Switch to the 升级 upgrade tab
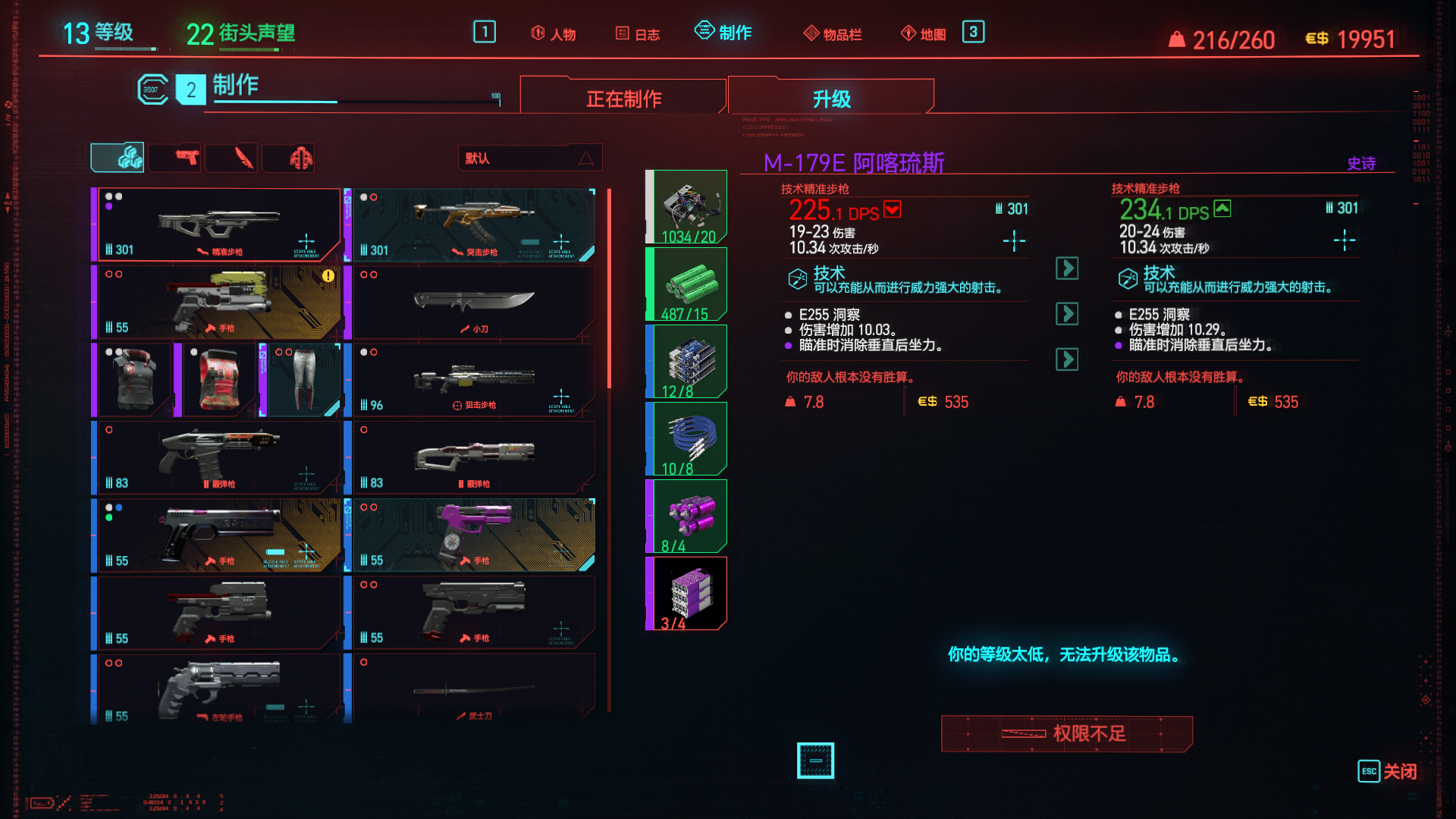This screenshot has height=819, width=1456. click(x=831, y=99)
